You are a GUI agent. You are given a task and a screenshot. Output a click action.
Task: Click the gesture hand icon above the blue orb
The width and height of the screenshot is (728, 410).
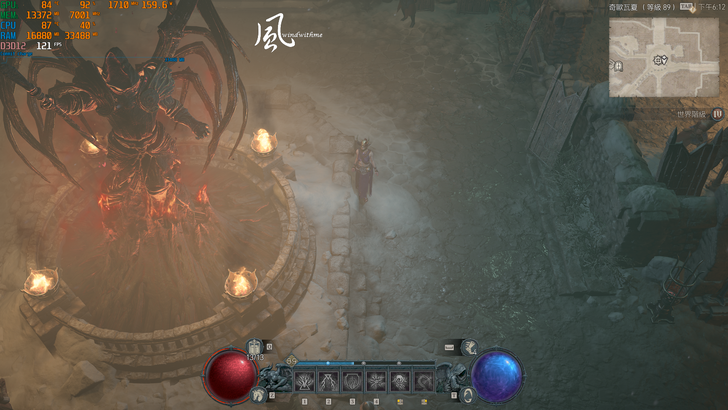point(469,347)
